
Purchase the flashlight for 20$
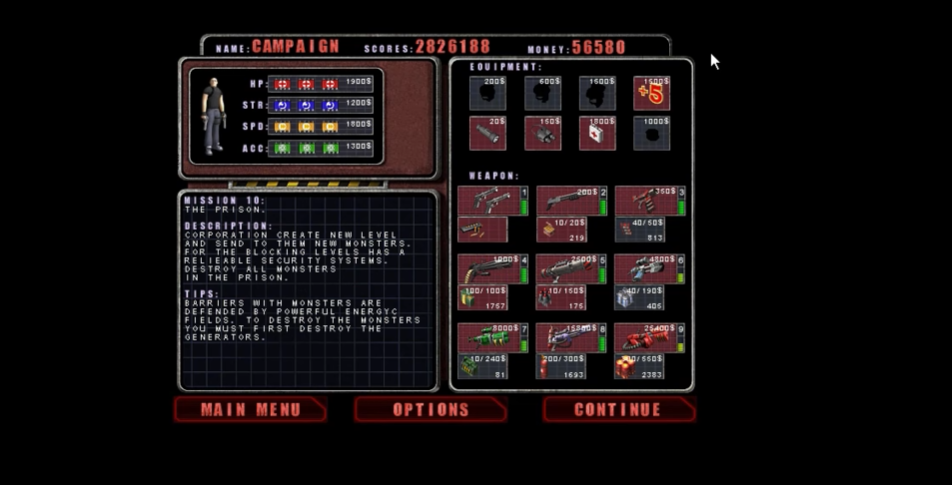coord(488,133)
